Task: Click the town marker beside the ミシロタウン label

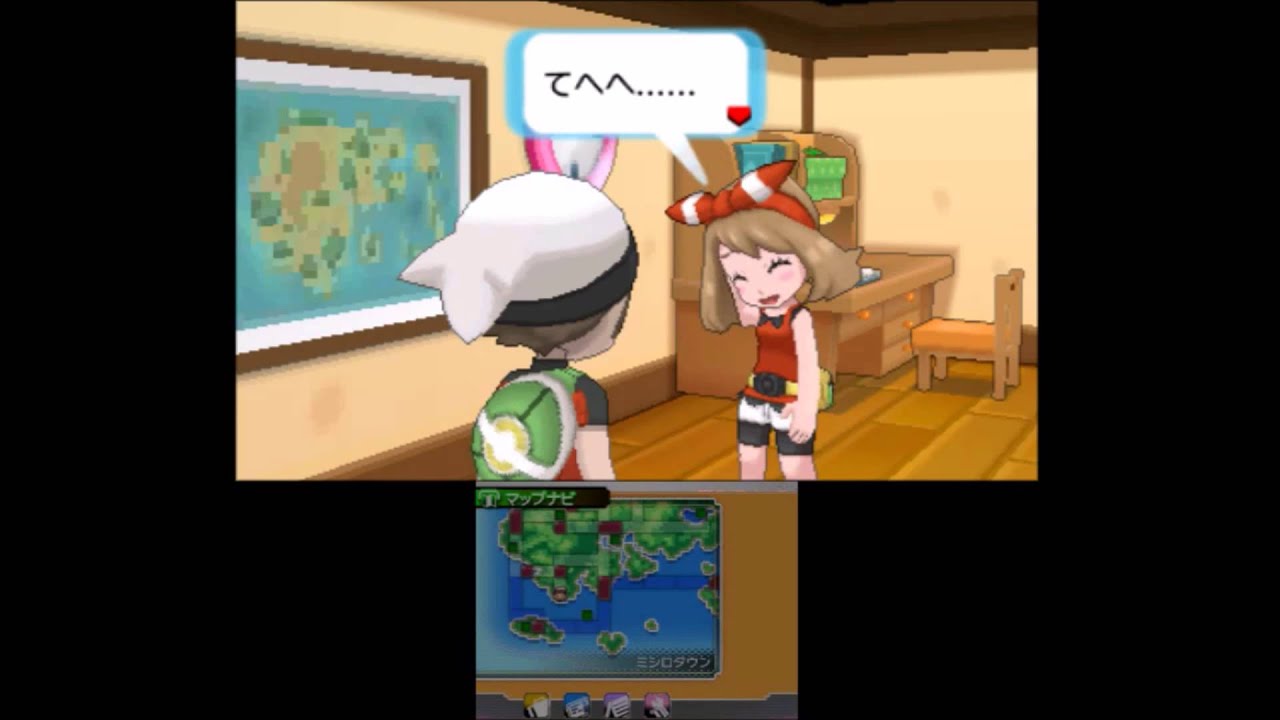Action: tap(560, 593)
